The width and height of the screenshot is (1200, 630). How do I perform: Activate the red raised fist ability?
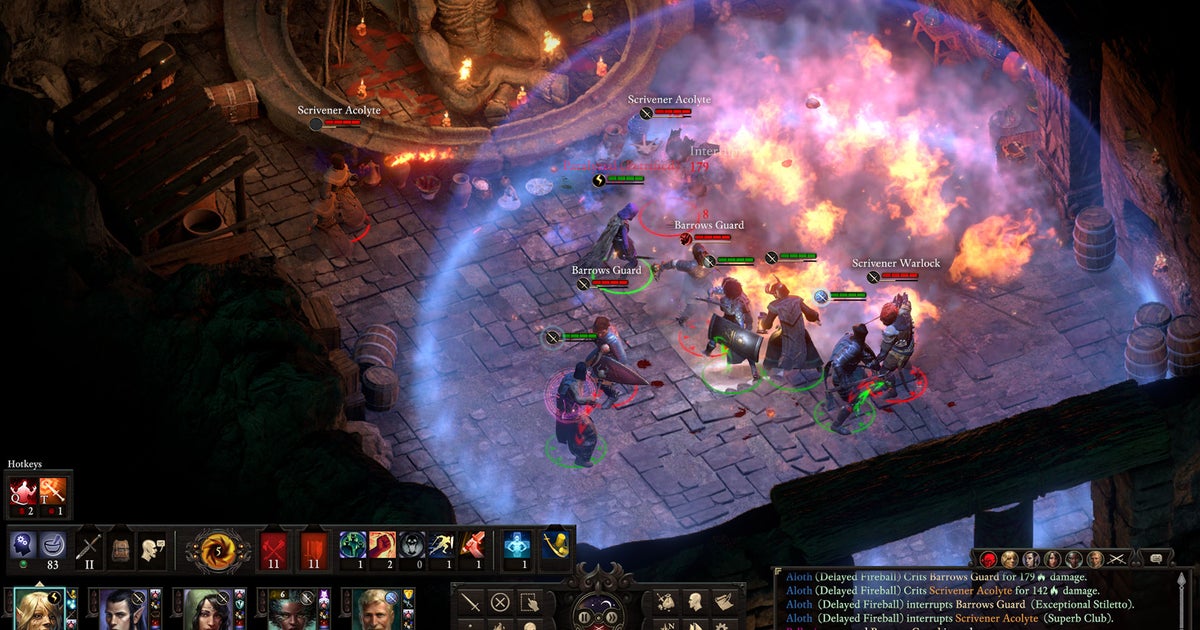(x=384, y=546)
